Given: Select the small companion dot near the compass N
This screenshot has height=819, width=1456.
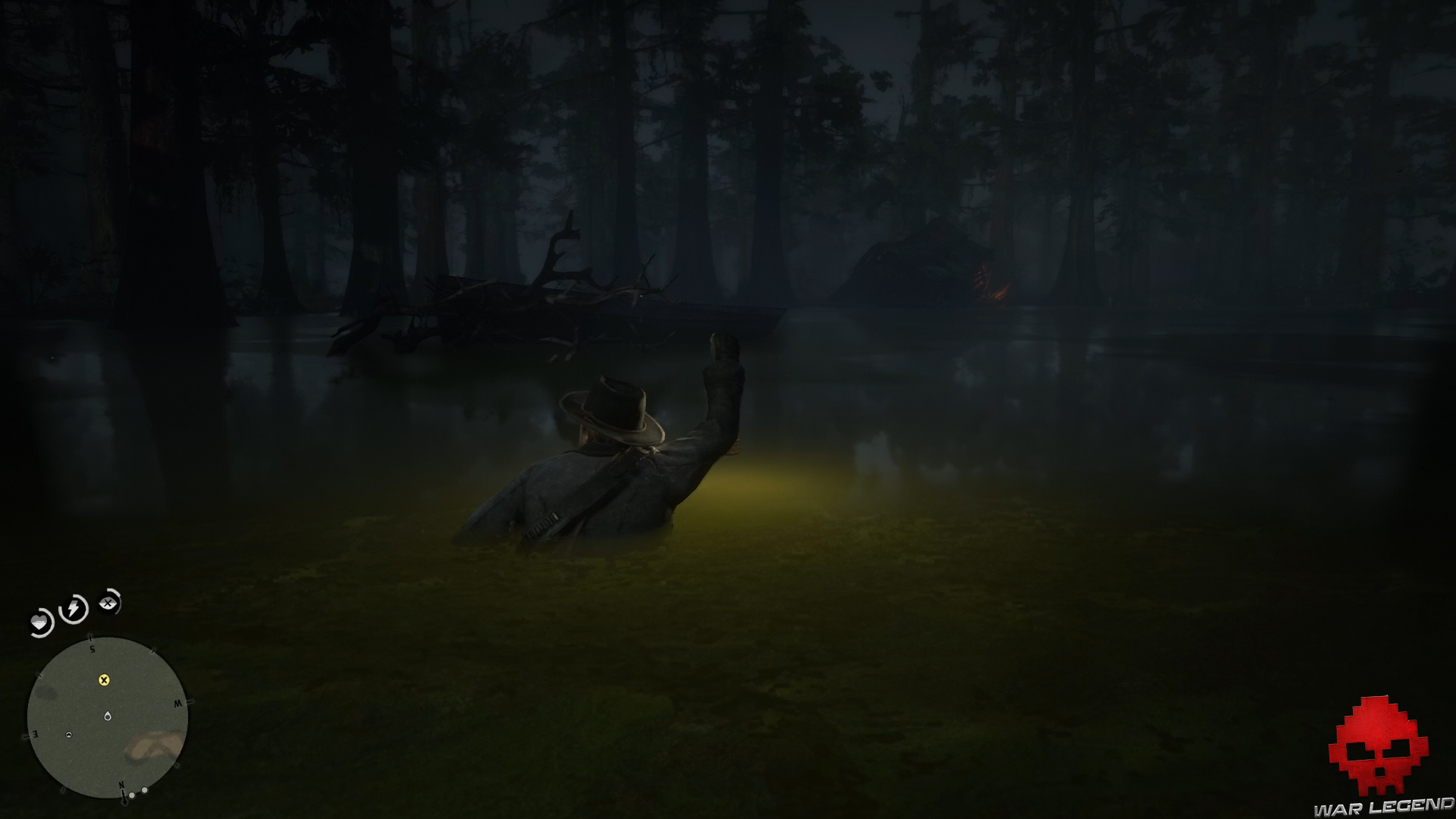Looking at the screenshot, I should pos(132,795).
